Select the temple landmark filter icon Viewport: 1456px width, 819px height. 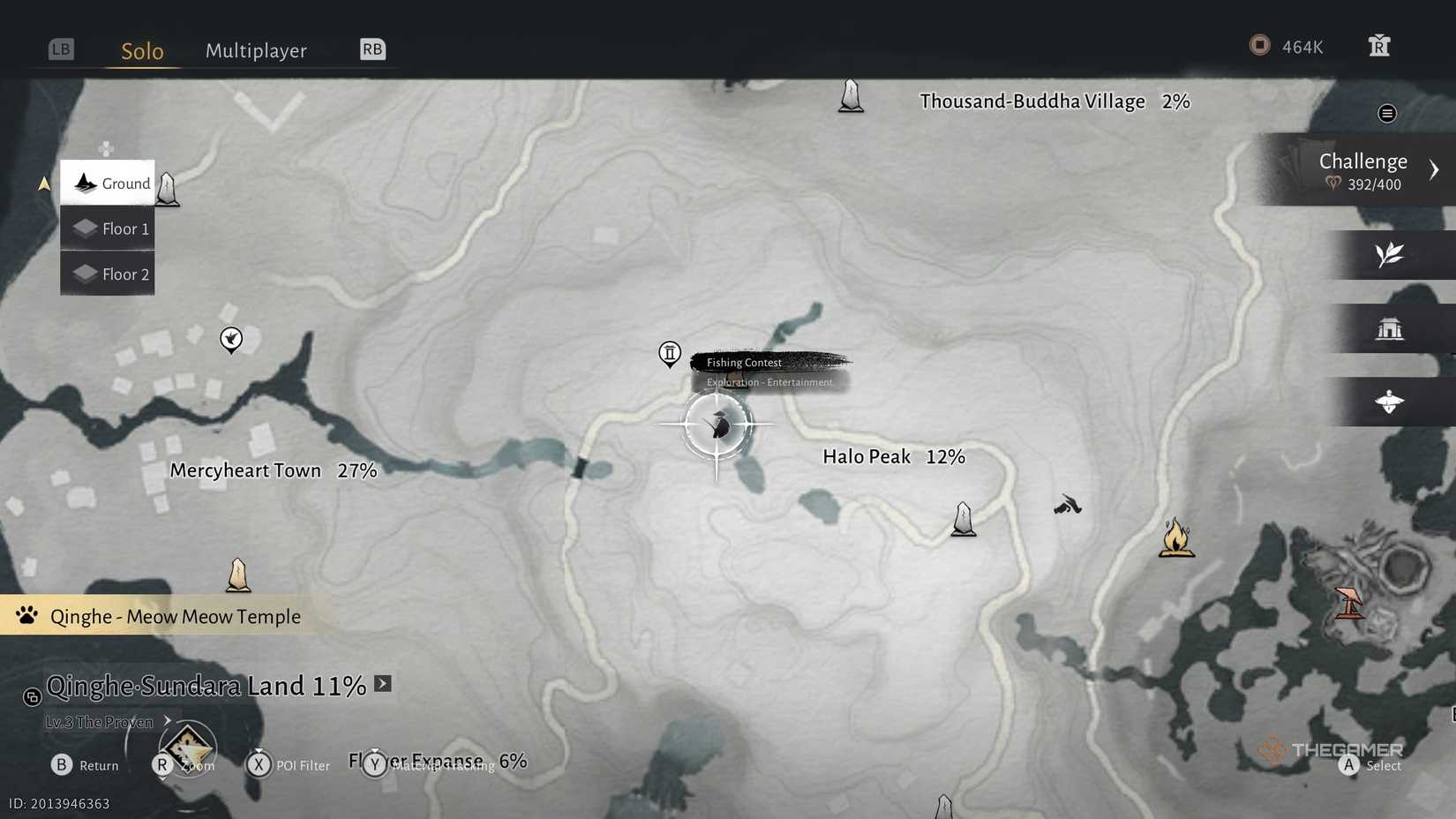[1390, 327]
